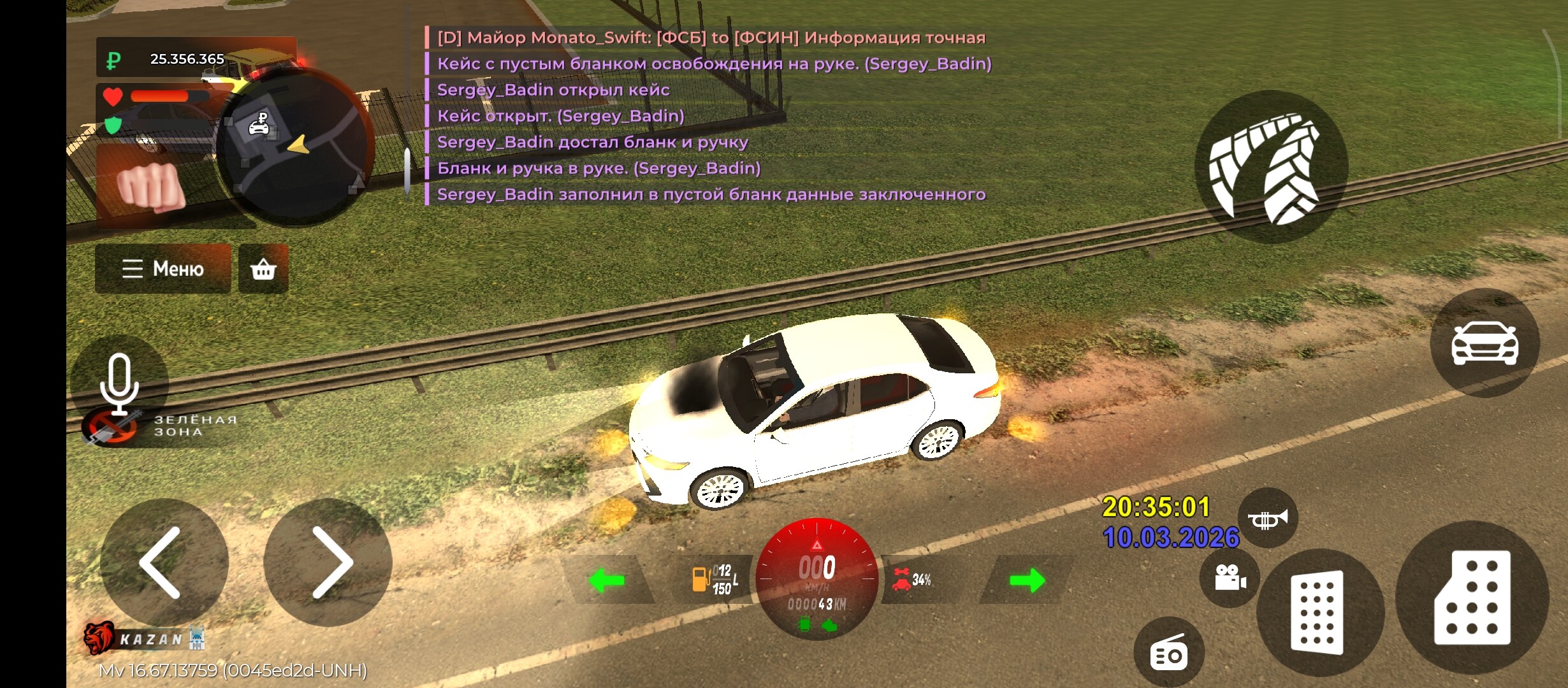Tap the circular minimap
The width and height of the screenshot is (1568, 688).
pyautogui.click(x=293, y=147)
